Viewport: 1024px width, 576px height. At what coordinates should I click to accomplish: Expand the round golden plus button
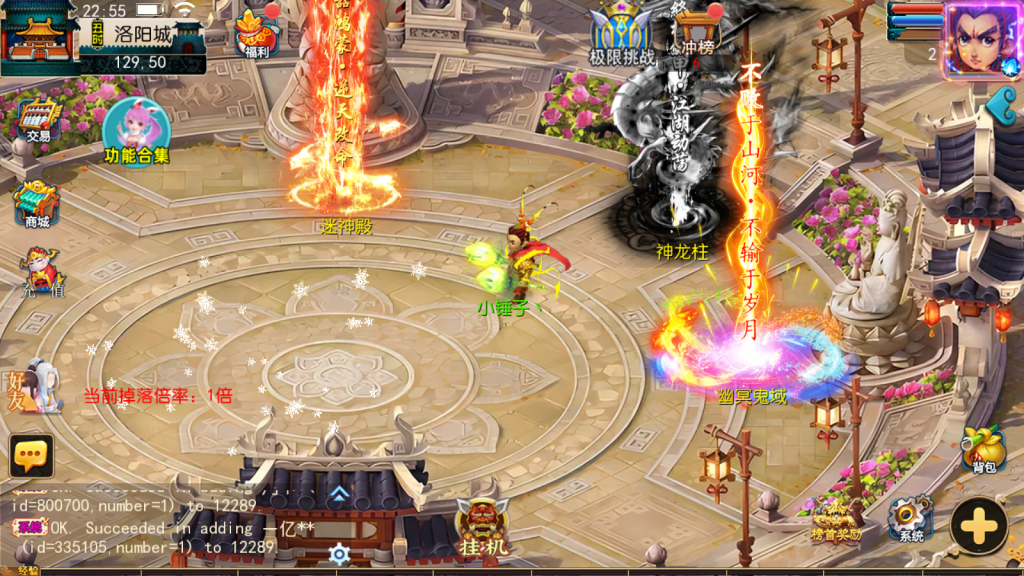coord(979,525)
